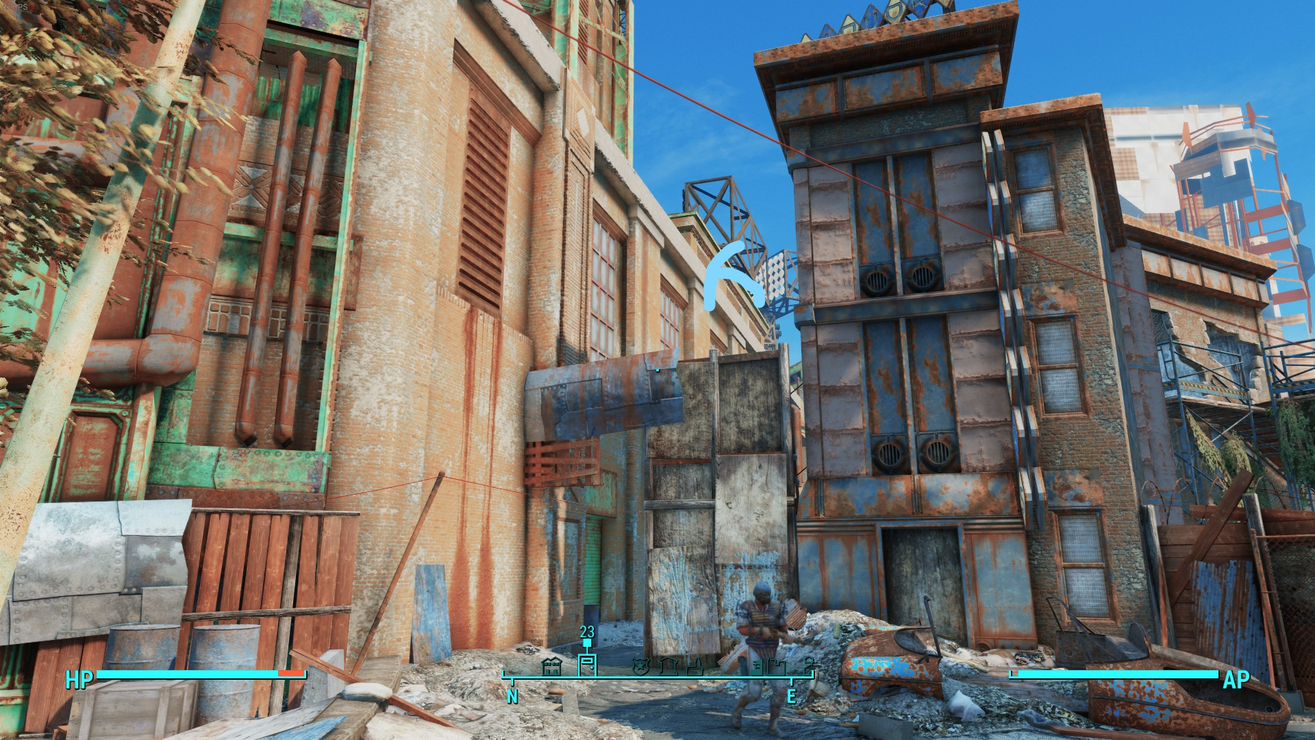Click the thumbs-up landmark icon on the compass

696,665
